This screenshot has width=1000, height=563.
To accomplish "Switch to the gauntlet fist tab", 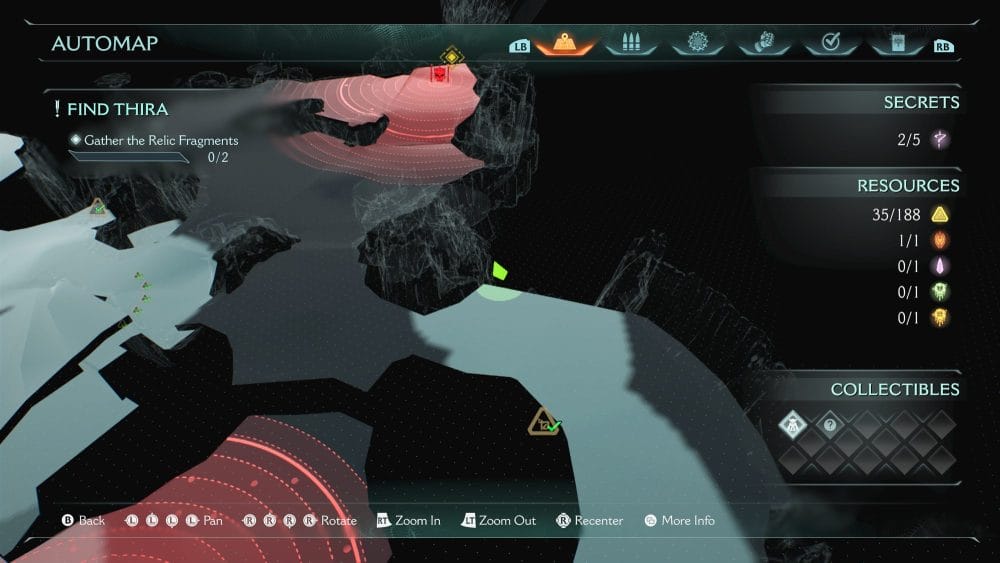I will click(763, 43).
